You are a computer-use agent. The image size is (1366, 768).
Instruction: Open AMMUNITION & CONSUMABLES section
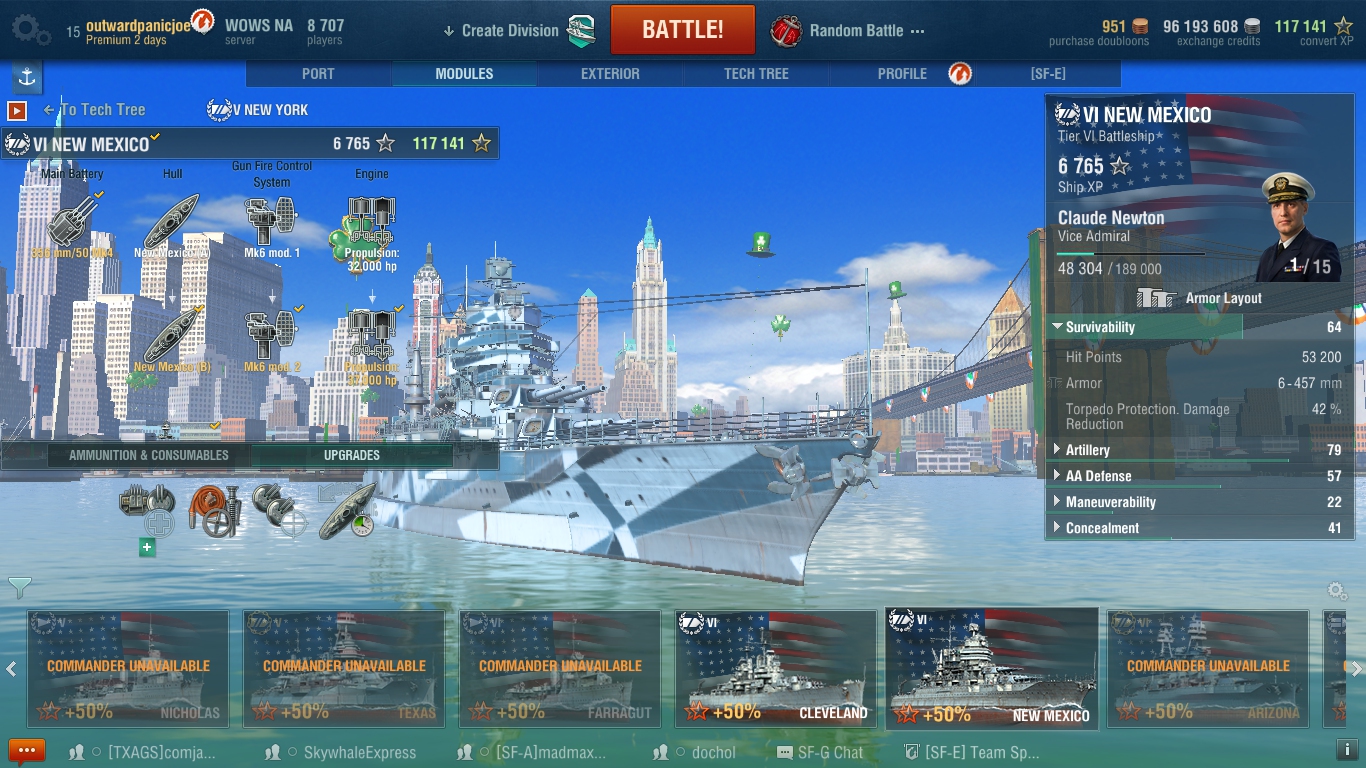(x=148, y=455)
